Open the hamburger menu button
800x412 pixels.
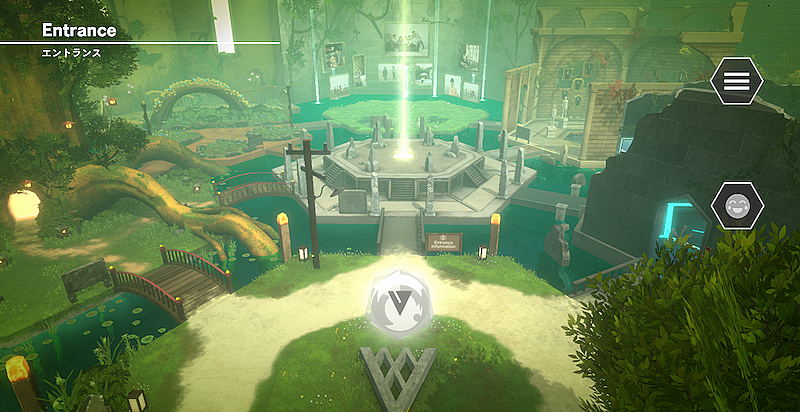(737, 82)
